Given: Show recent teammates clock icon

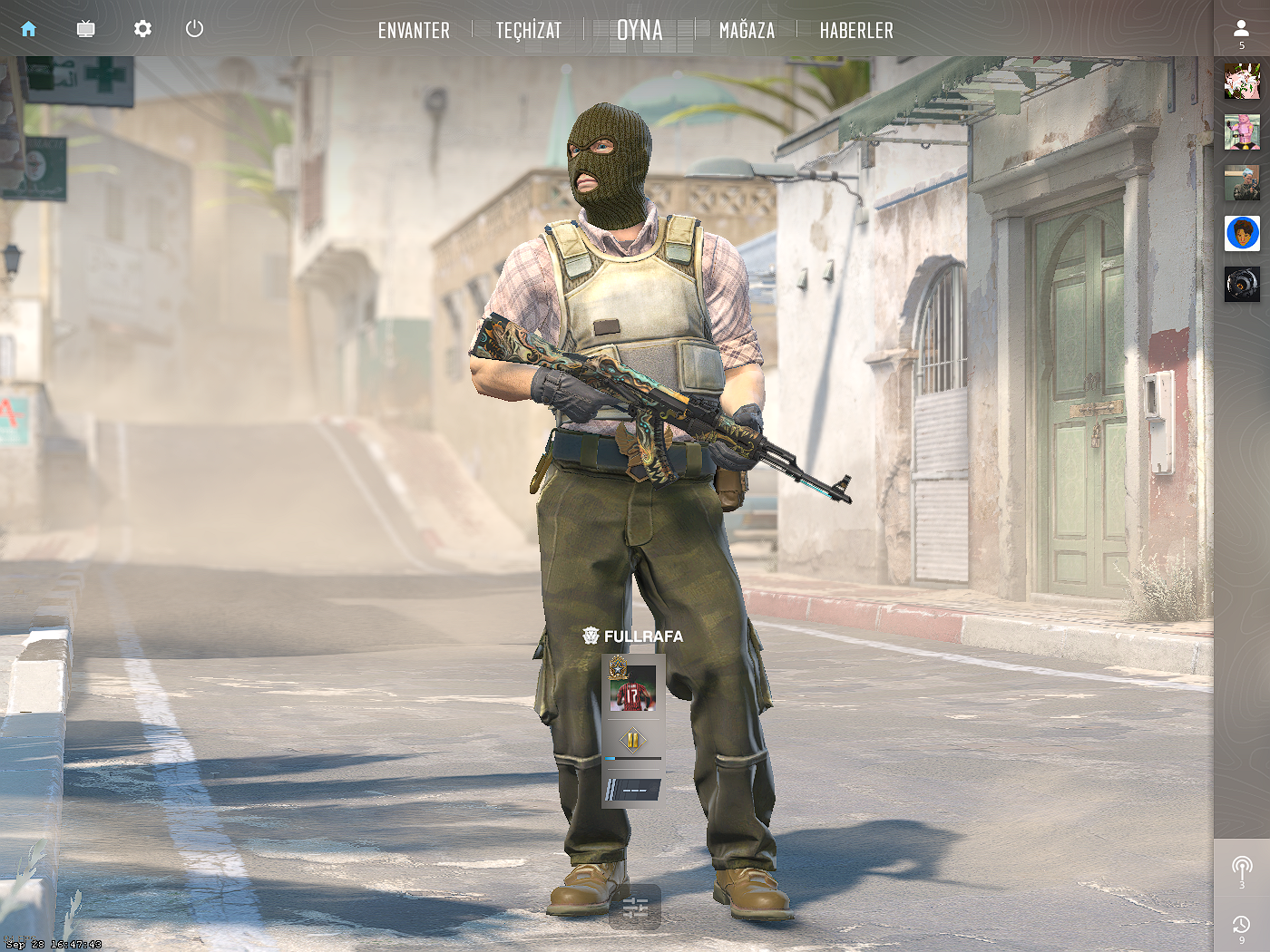Looking at the screenshot, I should [1242, 925].
